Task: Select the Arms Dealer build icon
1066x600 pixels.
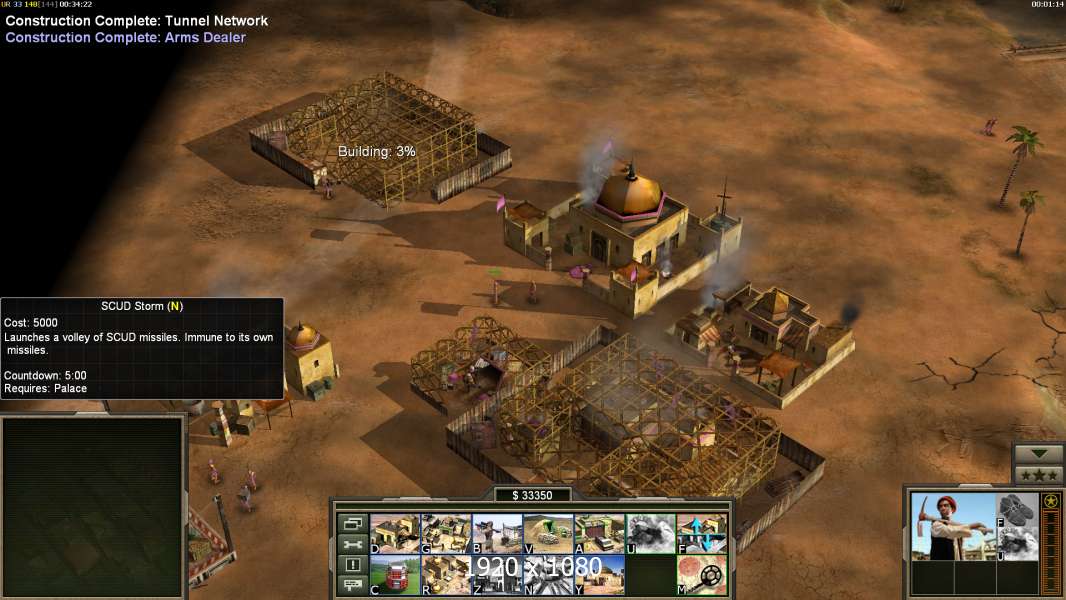Action: point(599,533)
